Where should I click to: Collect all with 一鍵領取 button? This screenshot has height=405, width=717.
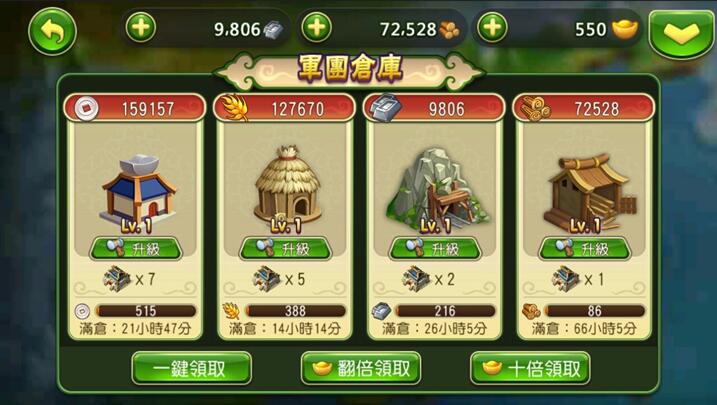click(x=191, y=368)
